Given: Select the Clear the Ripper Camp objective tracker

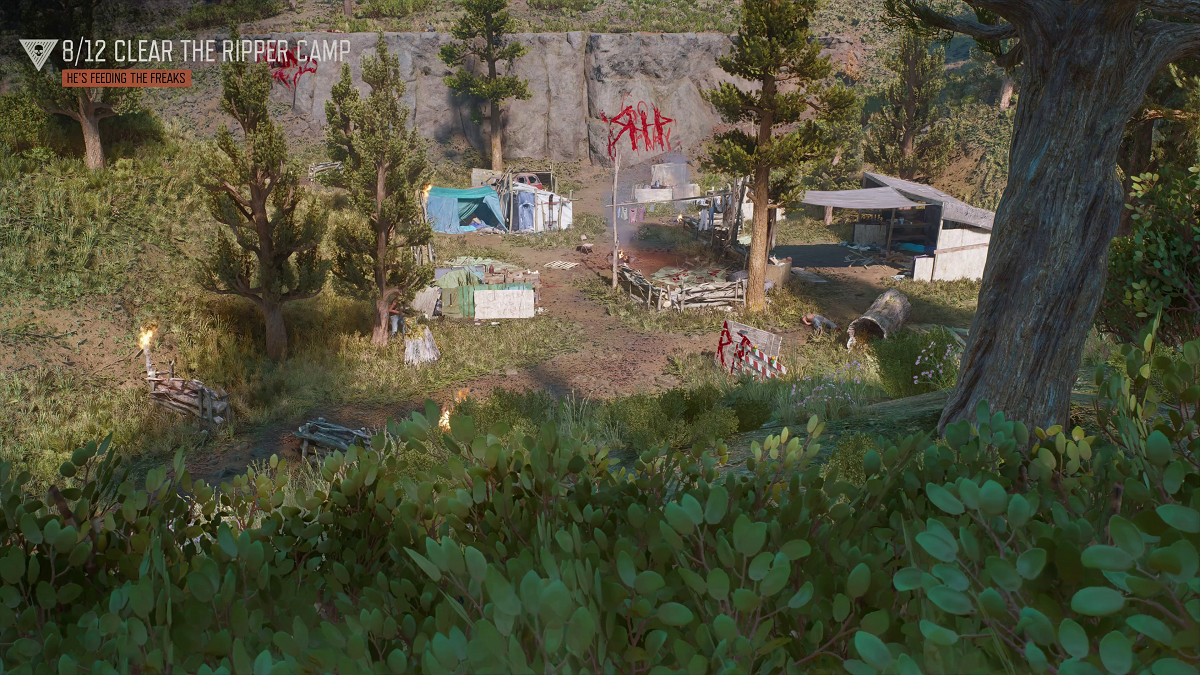Looking at the screenshot, I should point(206,51).
